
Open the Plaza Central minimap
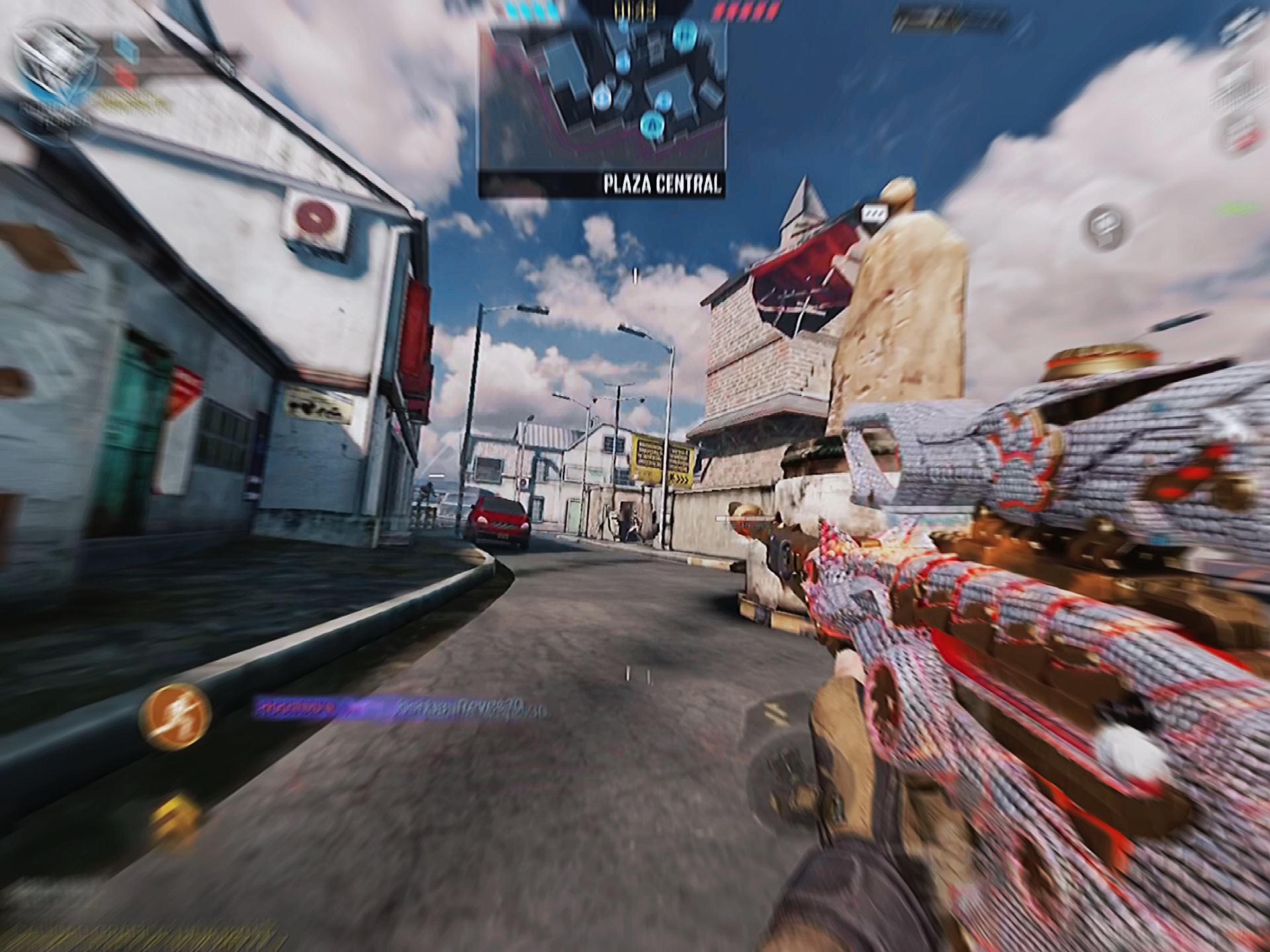[x=602, y=106]
